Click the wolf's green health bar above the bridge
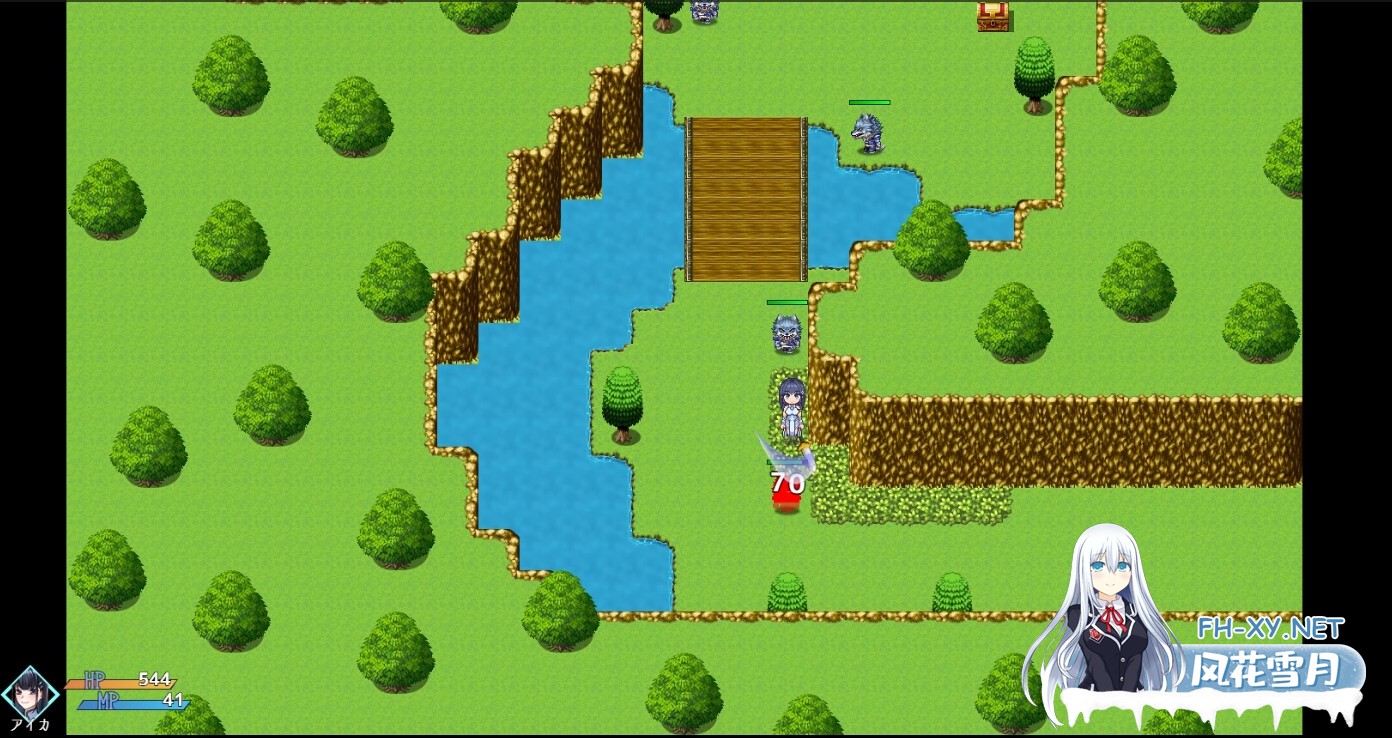1392x738 pixels. tap(868, 102)
